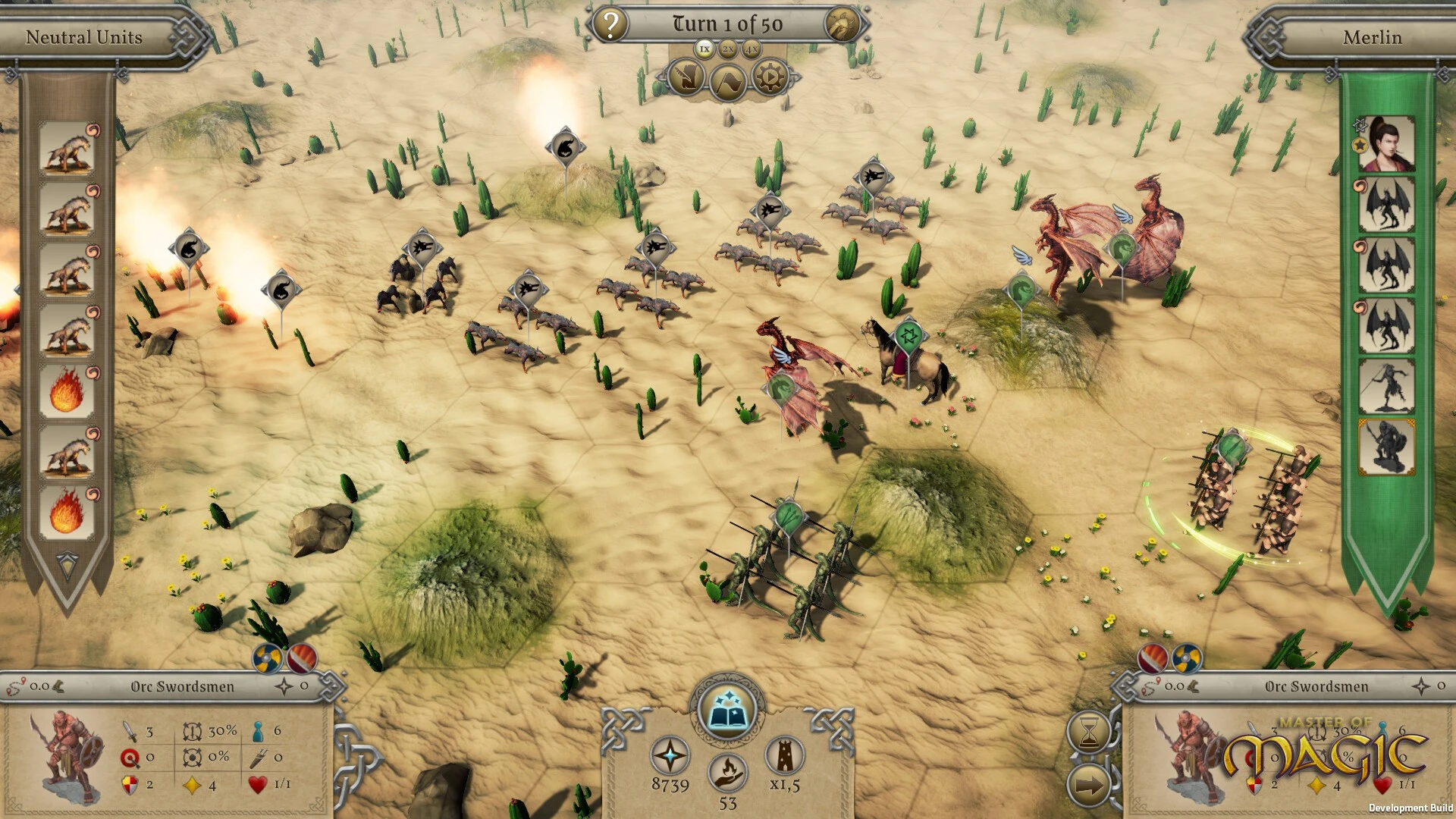Activate auto-combat gear play button
This screenshot has width=1456, height=819.
[770, 78]
